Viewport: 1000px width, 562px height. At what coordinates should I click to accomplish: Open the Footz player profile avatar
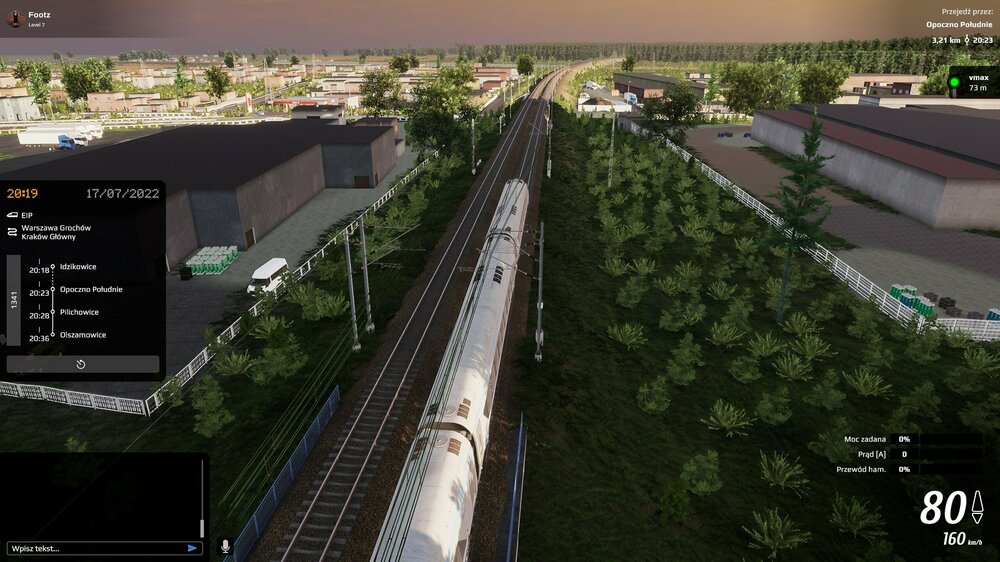14,19
